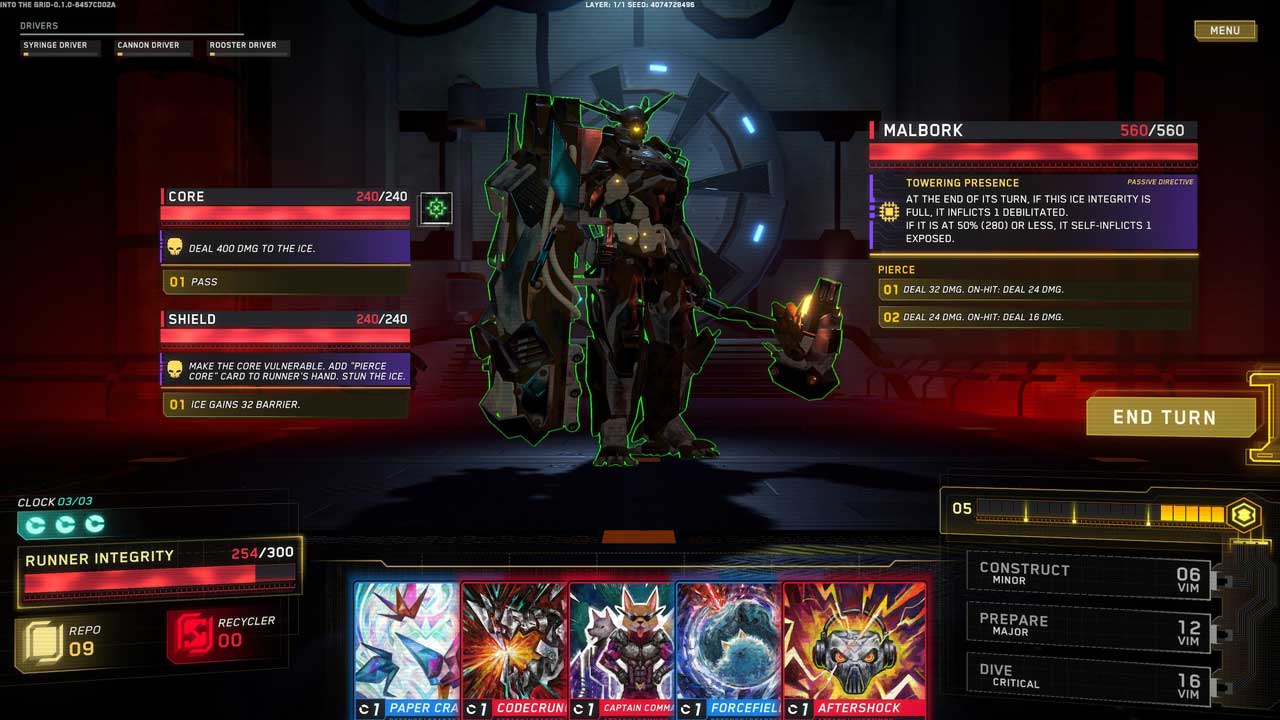Activate the Construct Minor action
The width and height of the screenshot is (1280, 720).
coord(1089,575)
